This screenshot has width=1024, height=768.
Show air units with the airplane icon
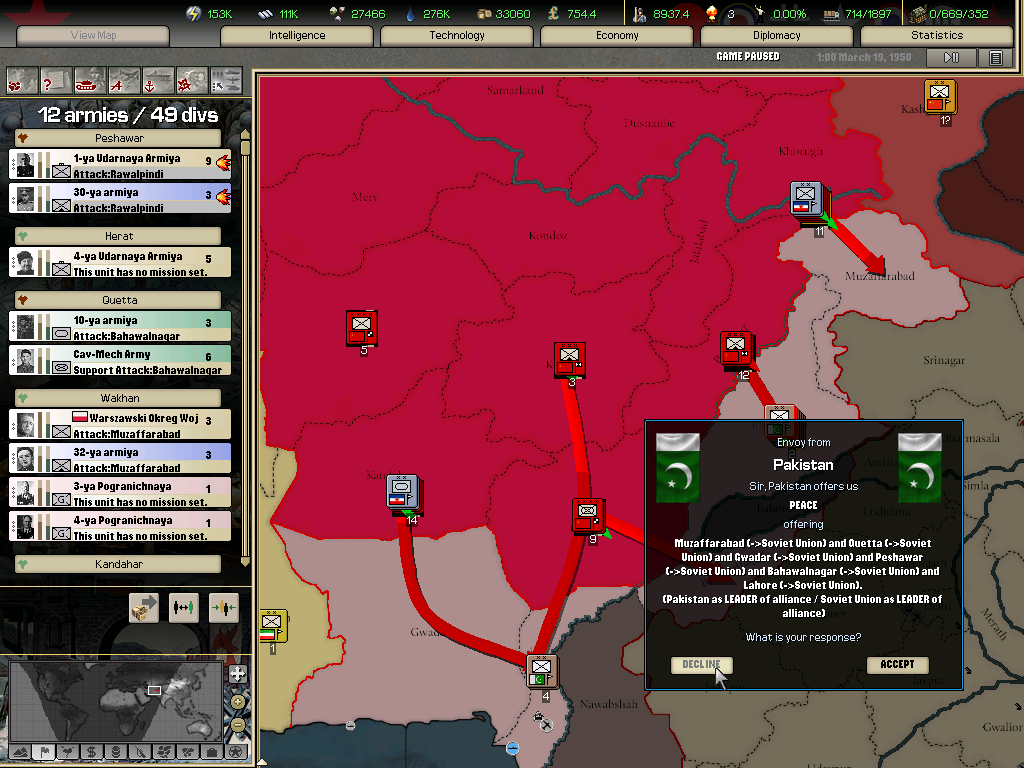pyautogui.click(x=124, y=79)
